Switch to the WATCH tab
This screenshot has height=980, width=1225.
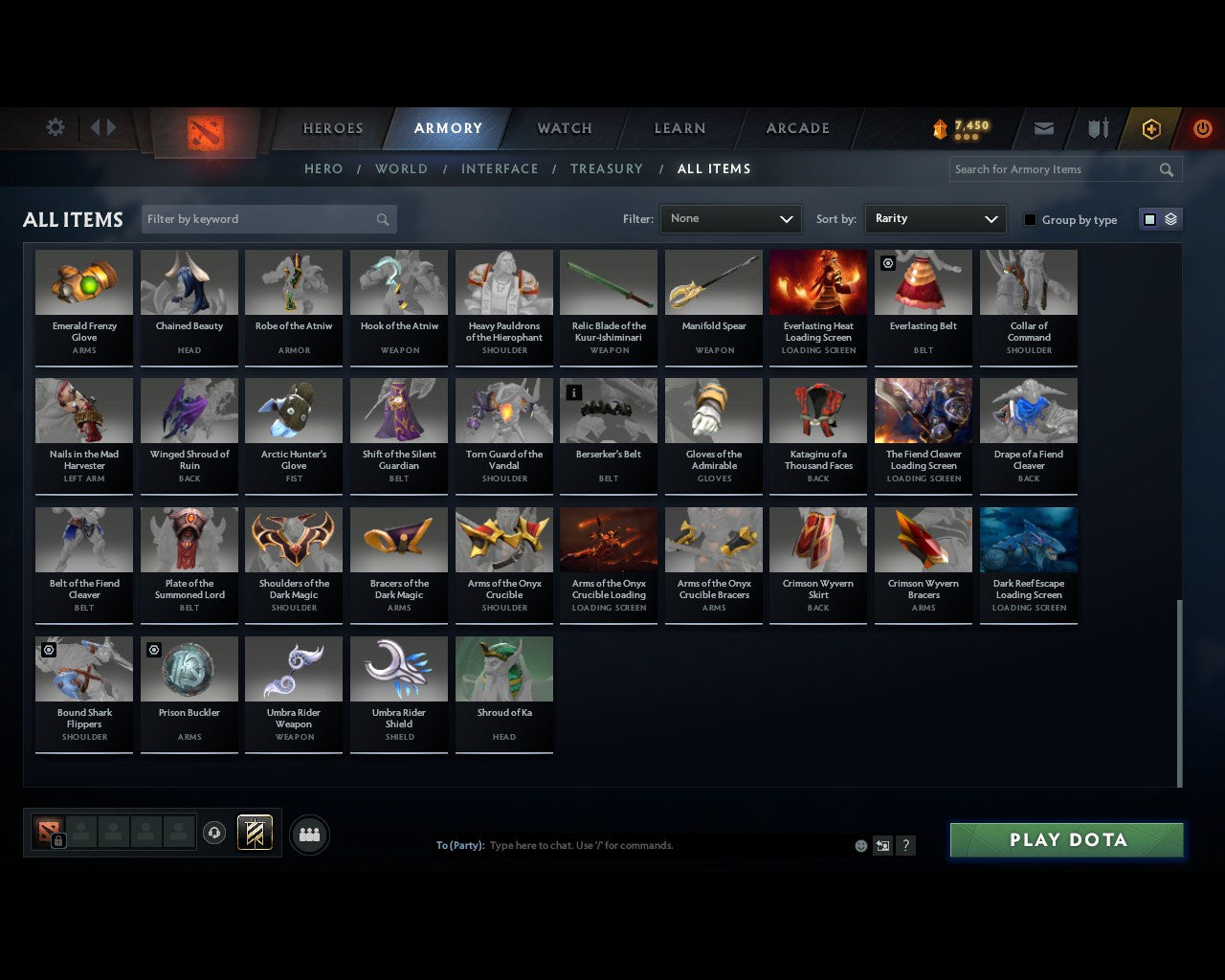pos(564,127)
